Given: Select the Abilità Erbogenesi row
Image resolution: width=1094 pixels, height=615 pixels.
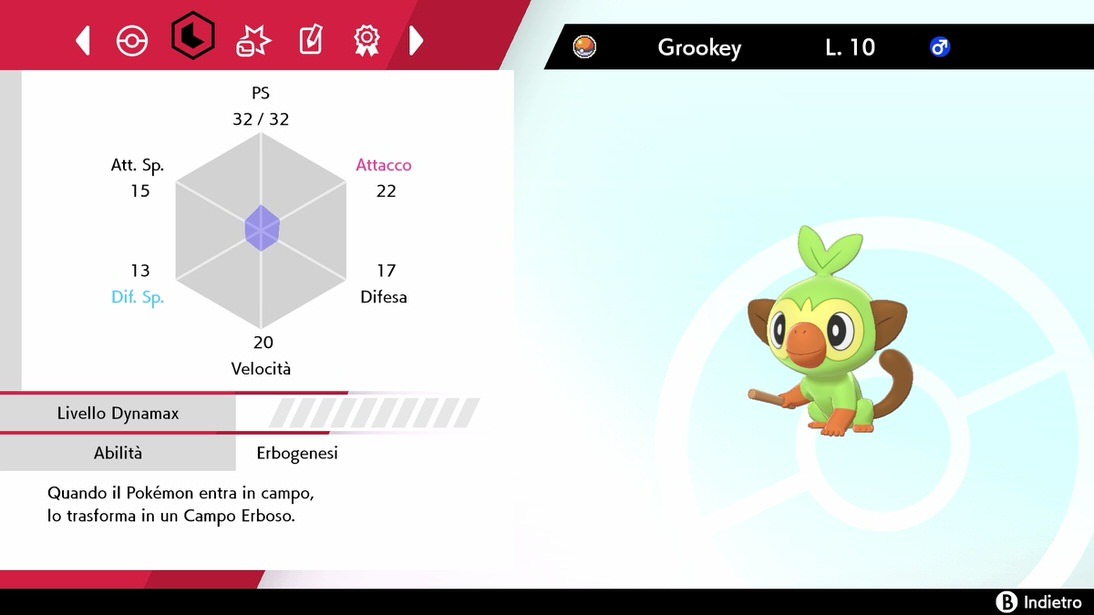Looking at the screenshot, I should [238, 453].
